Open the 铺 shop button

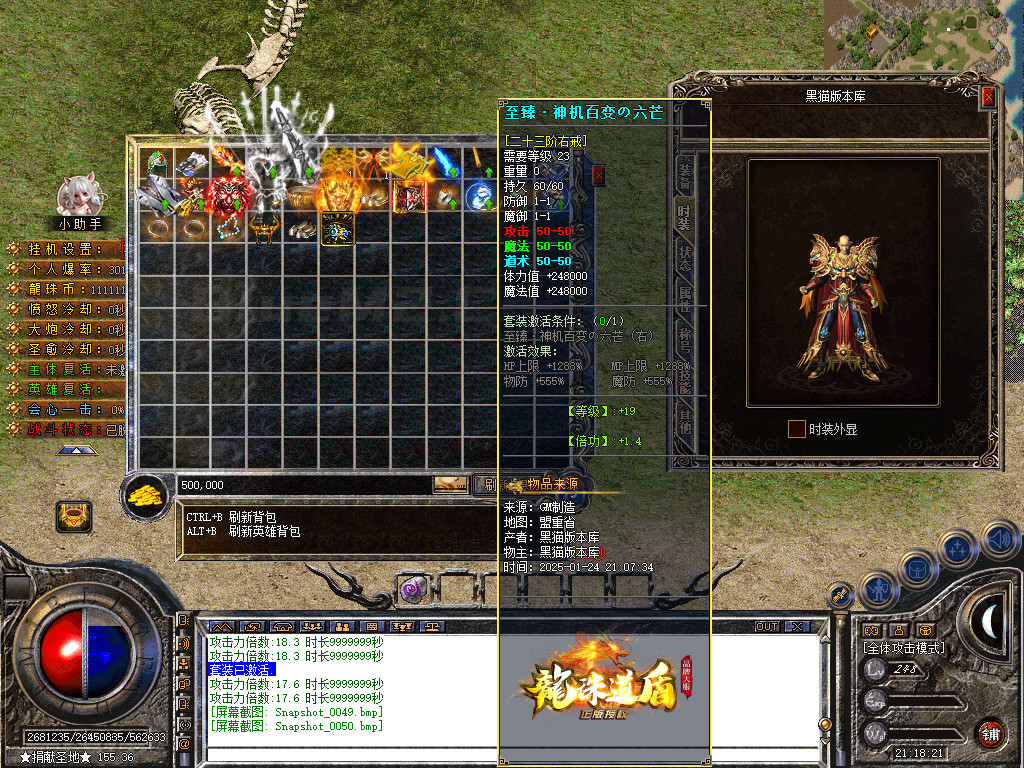[x=991, y=733]
